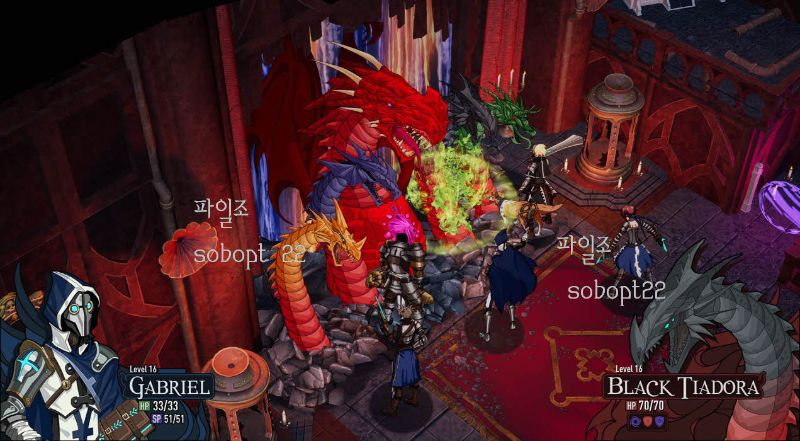
Task: Inspect Black Tiadora's blue swirl status icon
Action: (x=634, y=422)
